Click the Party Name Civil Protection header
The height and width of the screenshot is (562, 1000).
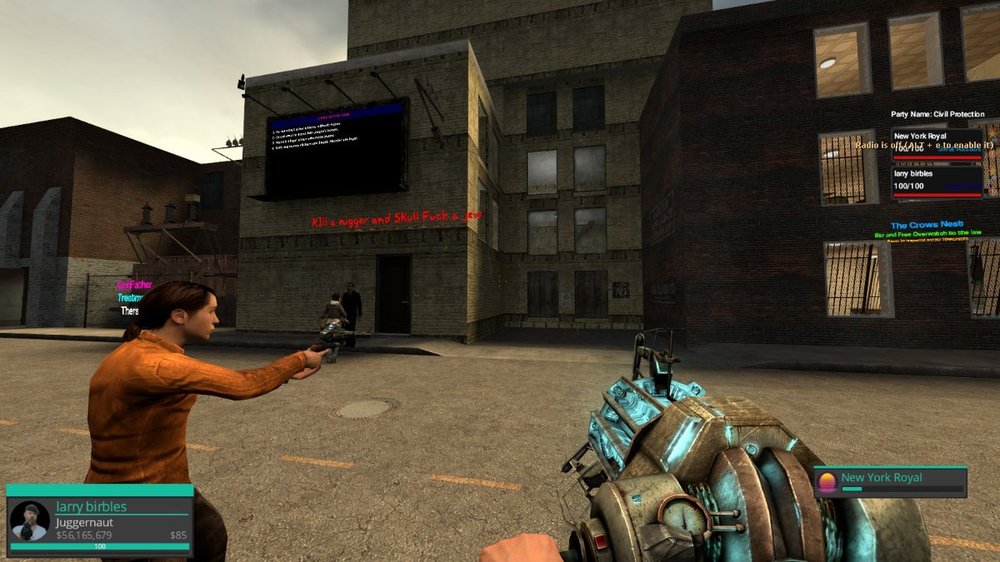pyautogui.click(x=938, y=114)
